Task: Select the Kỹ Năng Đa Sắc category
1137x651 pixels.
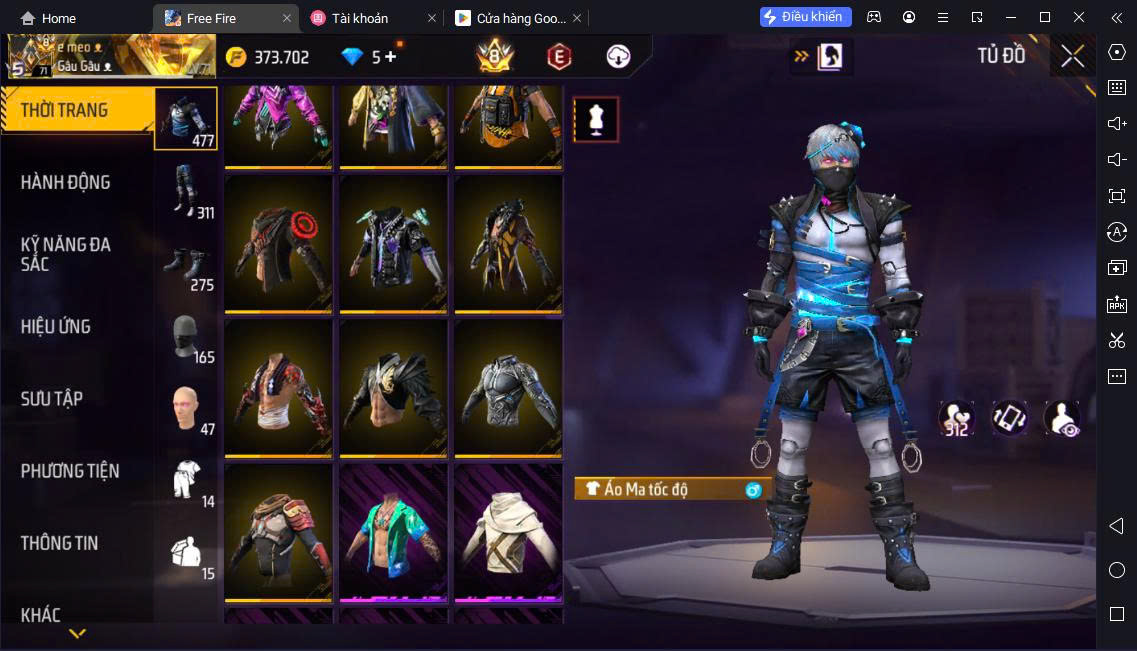Action: click(66, 254)
